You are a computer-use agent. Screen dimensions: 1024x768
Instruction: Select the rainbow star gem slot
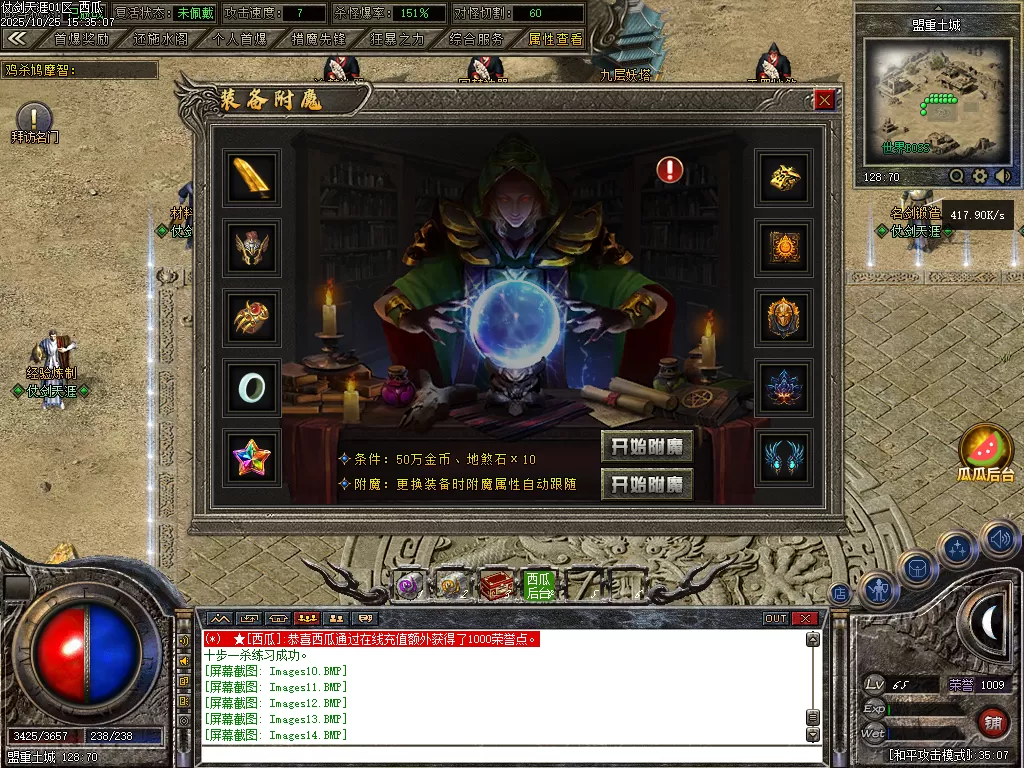(x=252, y=458)
